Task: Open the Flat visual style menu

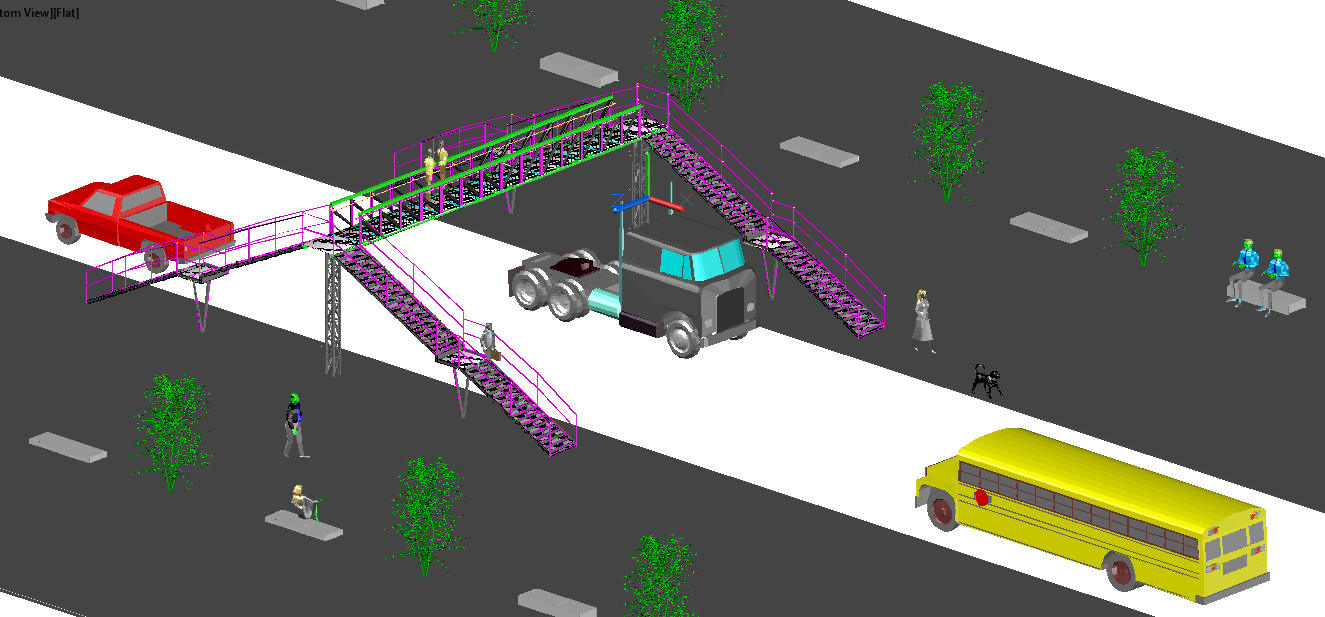Action: pos(66,13)
